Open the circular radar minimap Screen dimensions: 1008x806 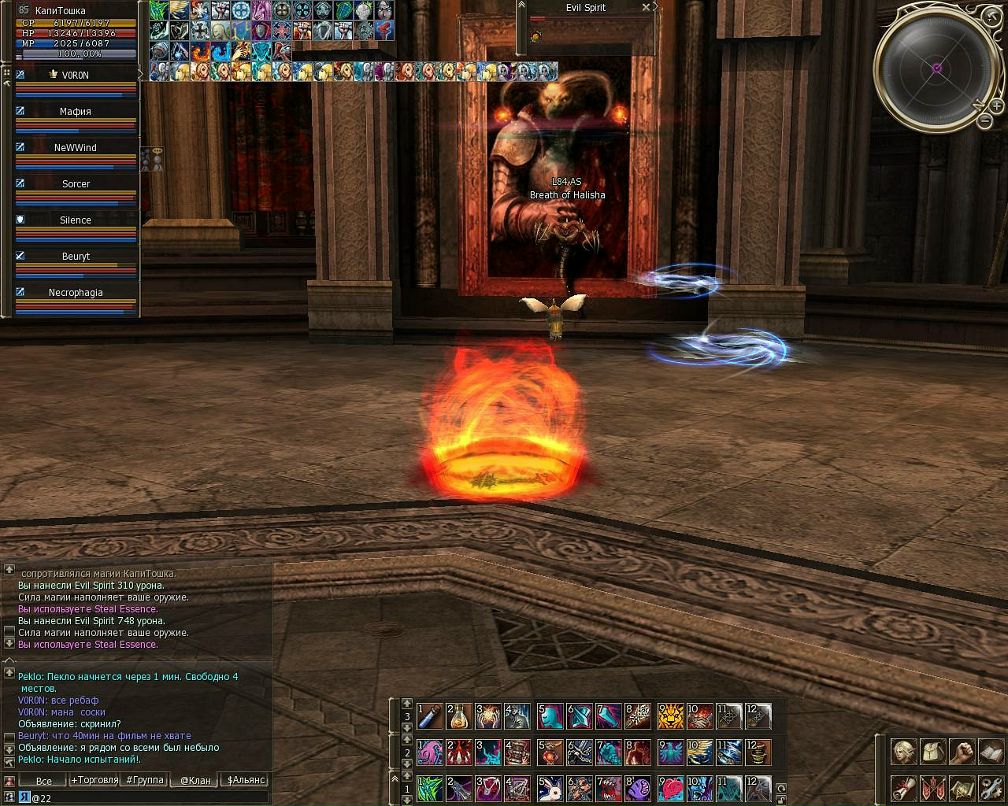(x=936, y=68)
